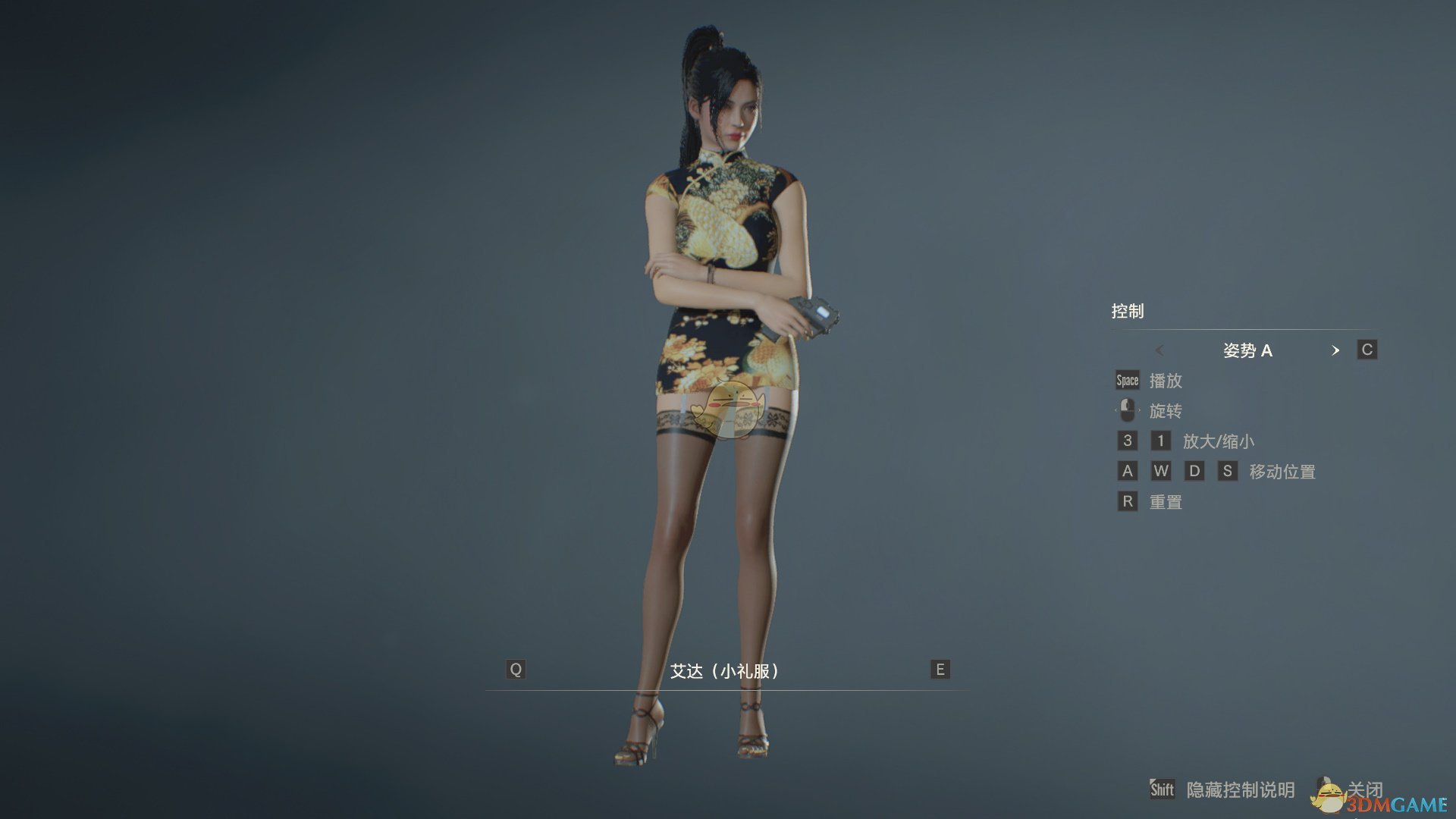This screenshot has width=1456, height=819.
Task: Click the S key icon in 移动位置 row
Action: click(1229, 471)
